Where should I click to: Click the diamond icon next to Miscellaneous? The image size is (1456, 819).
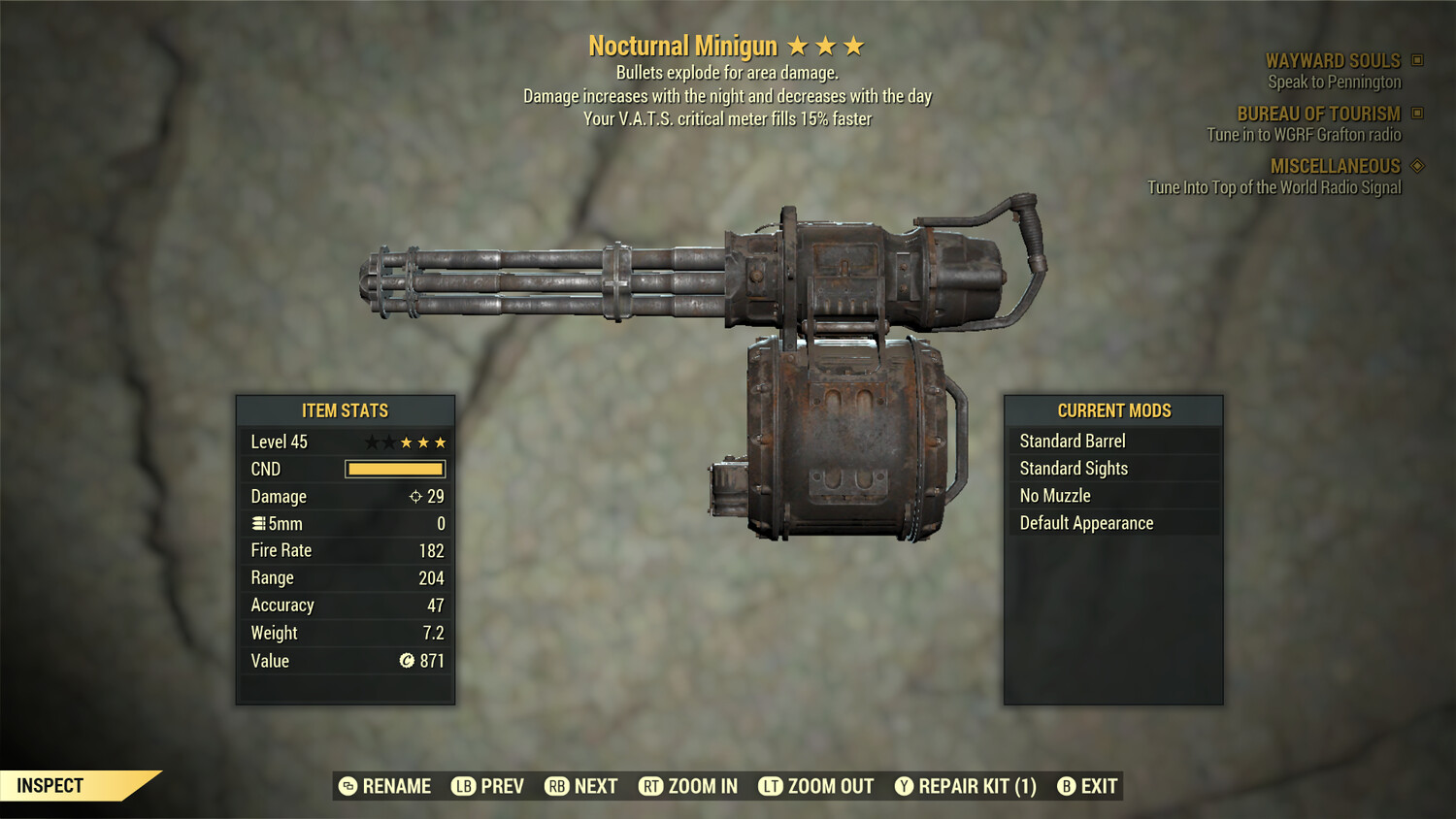(1418, 166)
